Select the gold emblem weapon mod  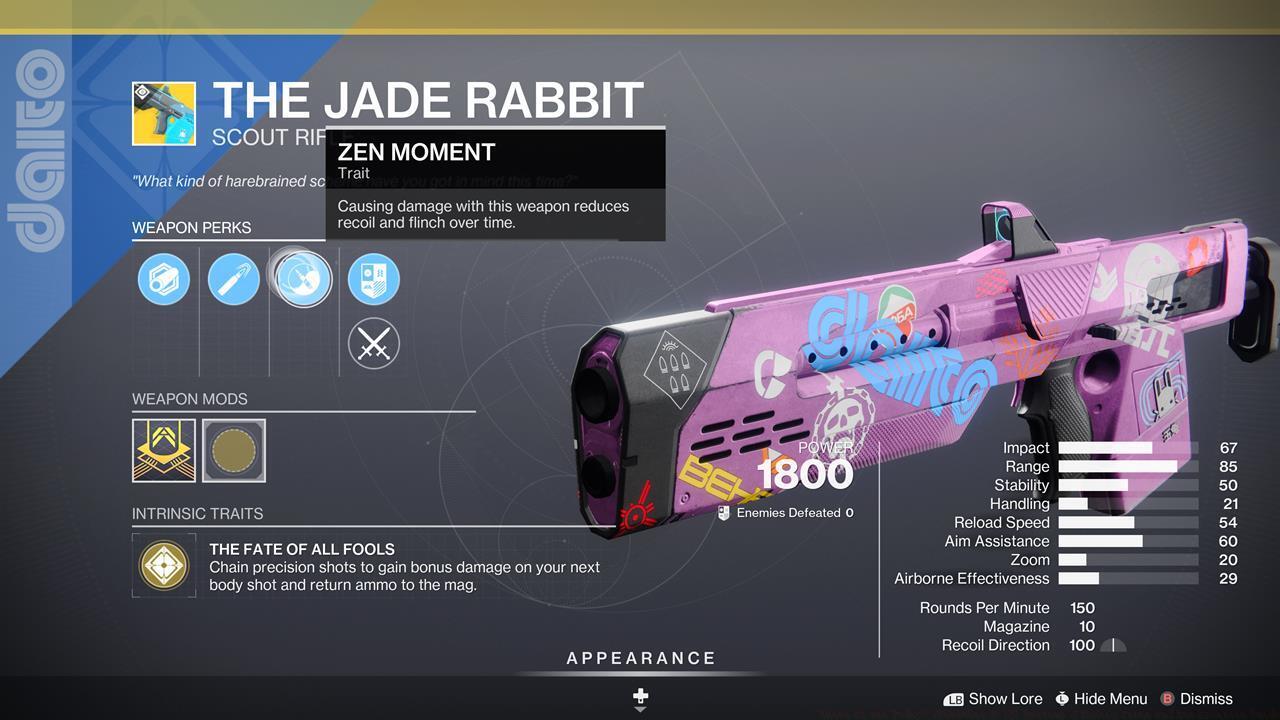coord(163,450)
